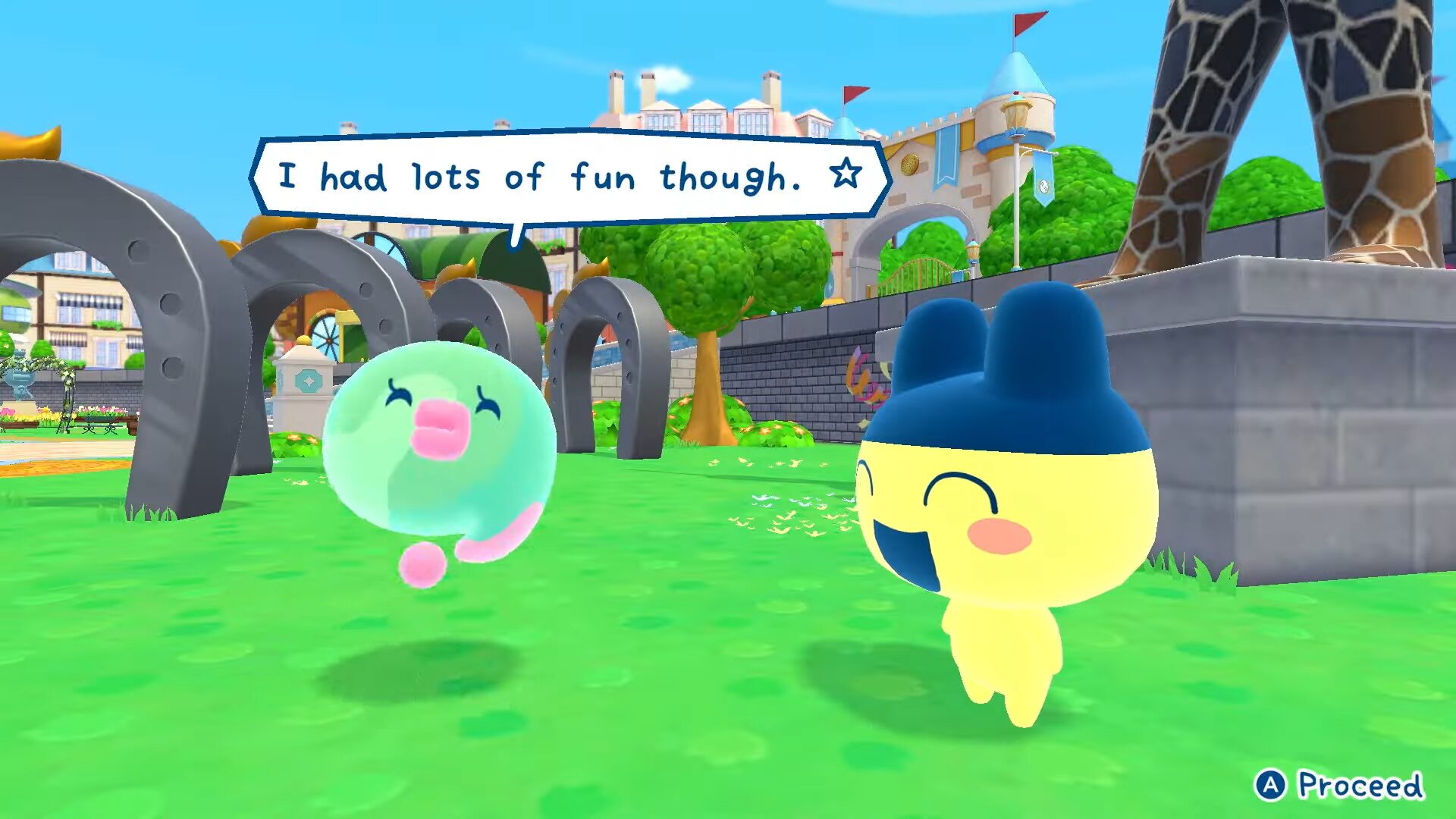Toggle the lantern on the castle wall
Screen dimensions: 1456x819
1018,114
